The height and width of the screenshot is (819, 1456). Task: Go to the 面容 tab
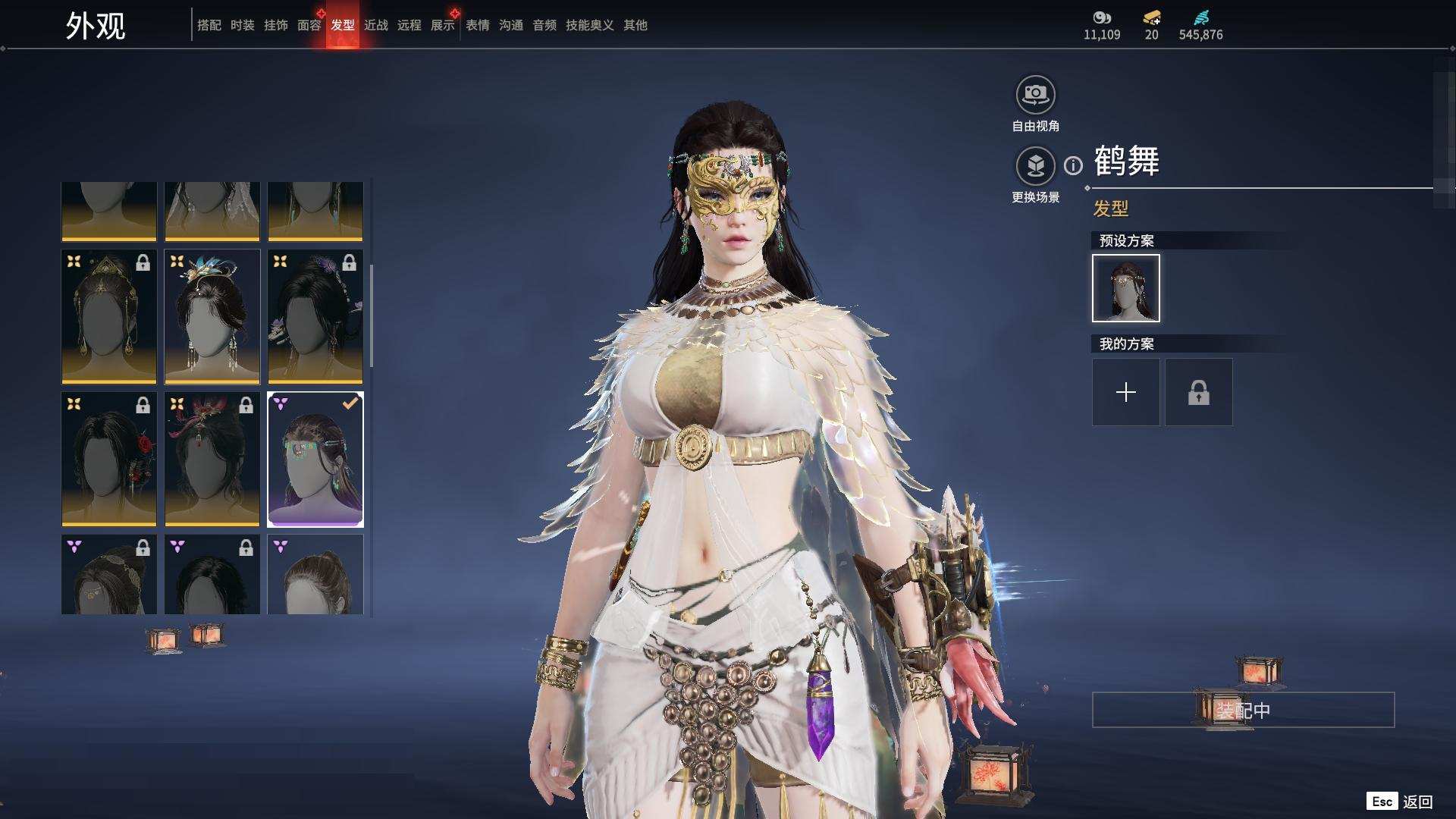[x=309, y=25]
